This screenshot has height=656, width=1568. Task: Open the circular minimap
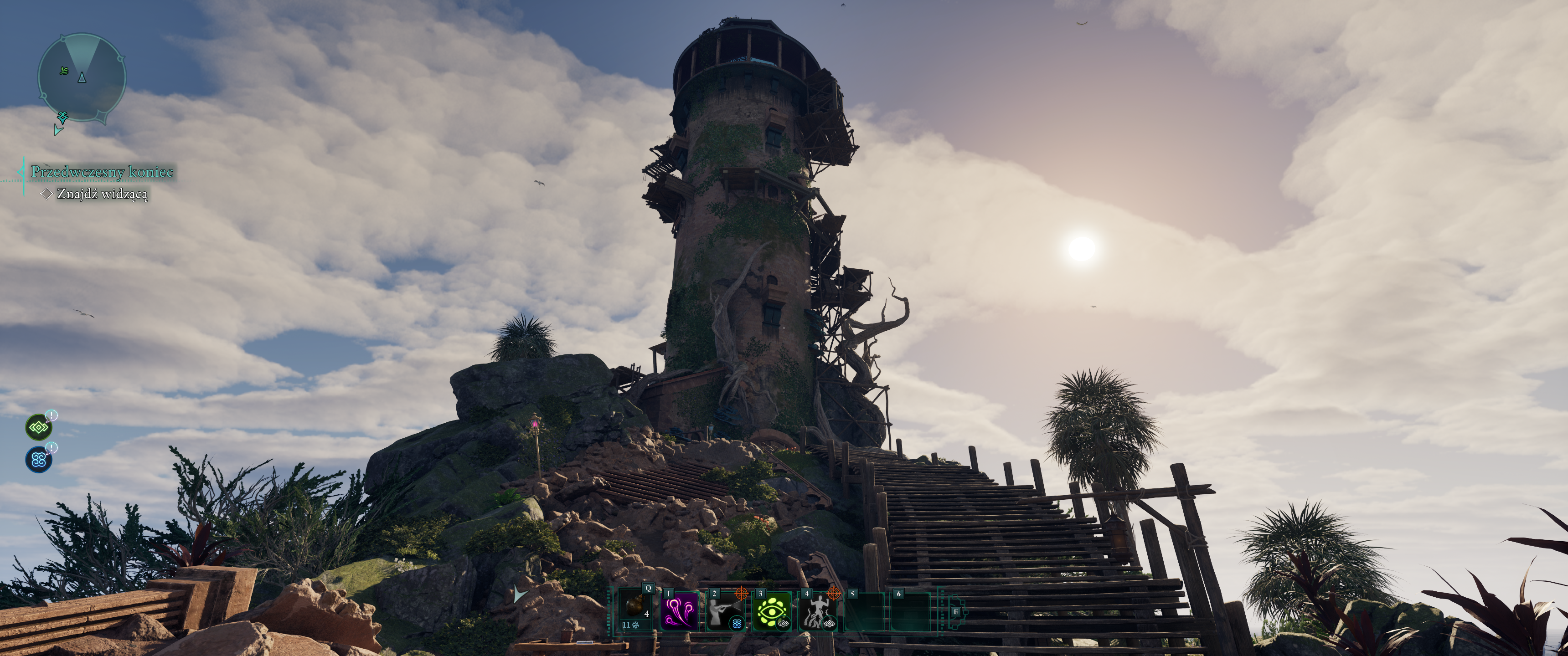(82, 77)
